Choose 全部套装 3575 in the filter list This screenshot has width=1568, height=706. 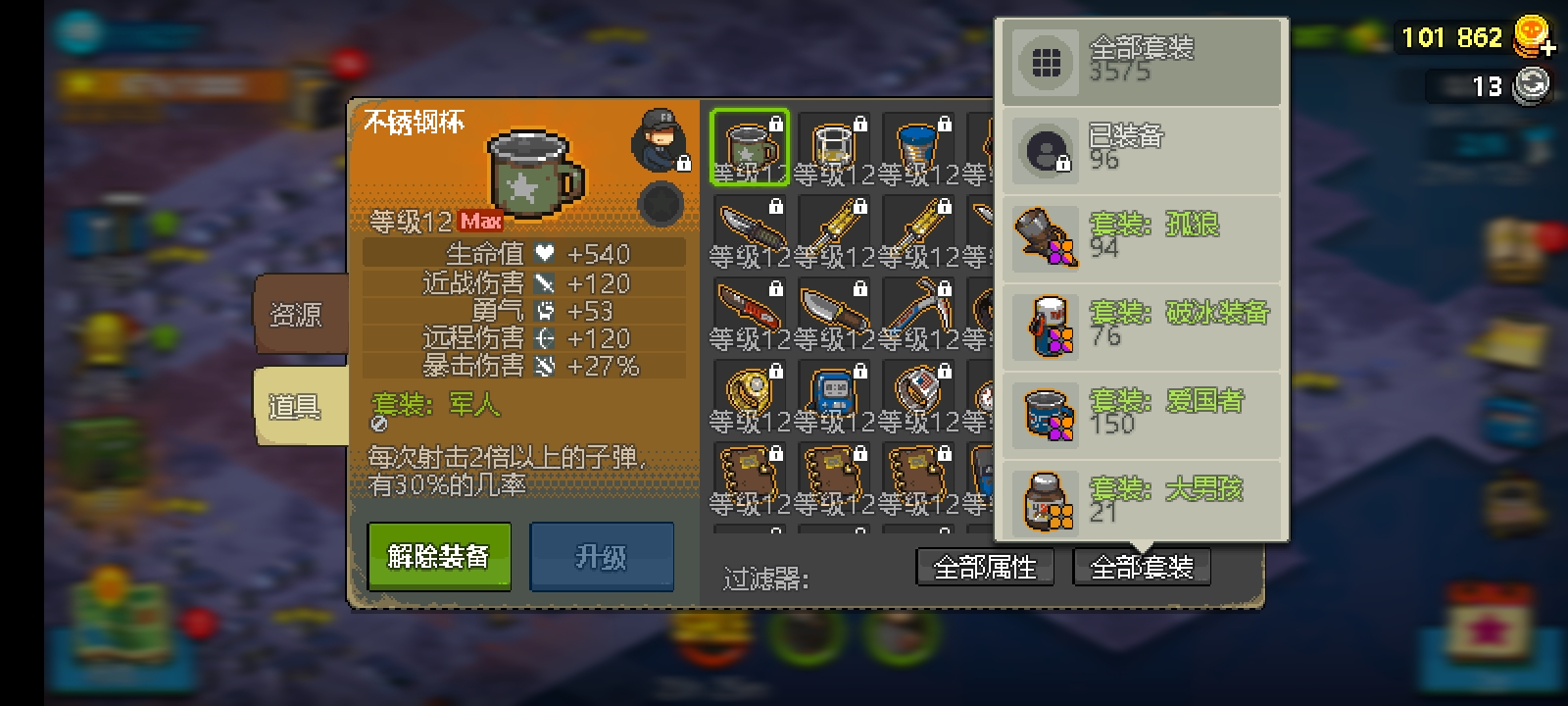pos(1142,61)
